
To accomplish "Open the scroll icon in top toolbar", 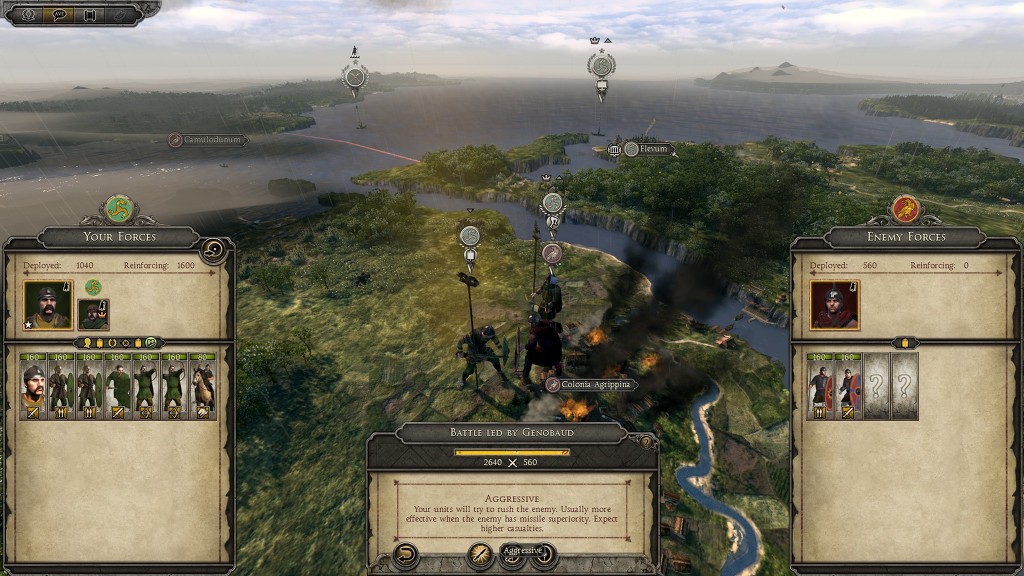I will [90, 14].
